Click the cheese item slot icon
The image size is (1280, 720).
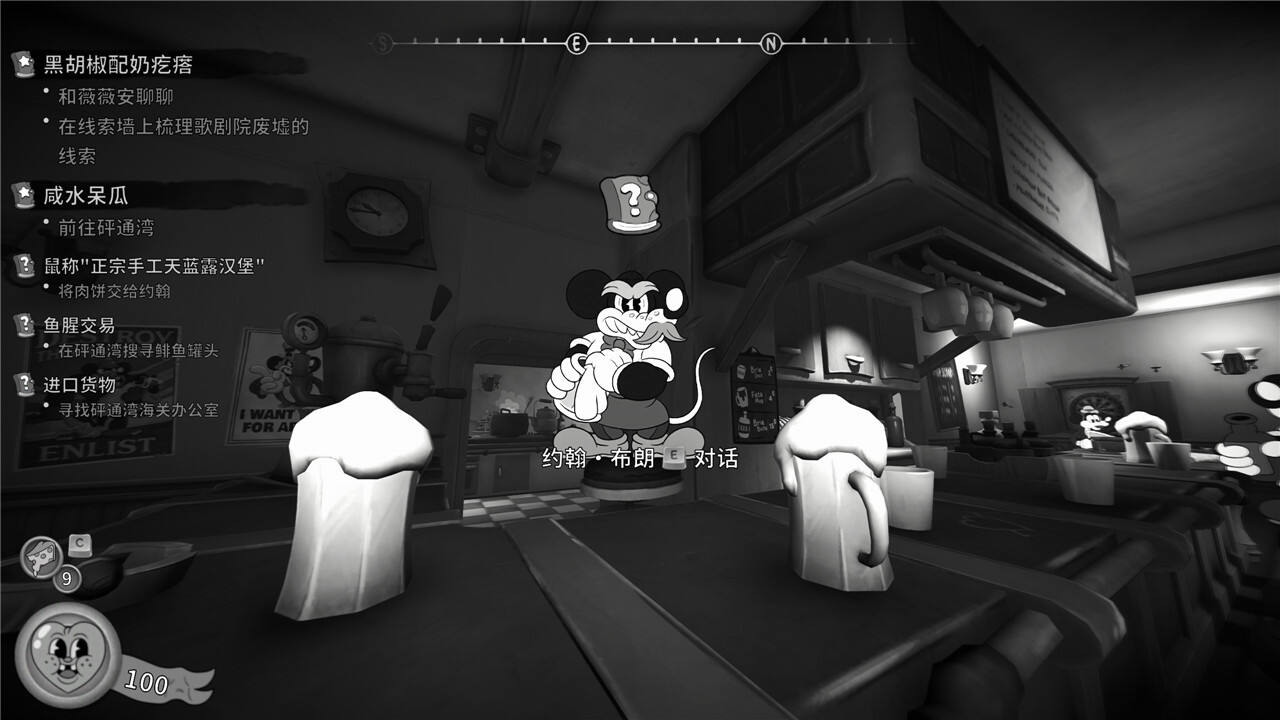pyautogui.click(x=42, y=557)
